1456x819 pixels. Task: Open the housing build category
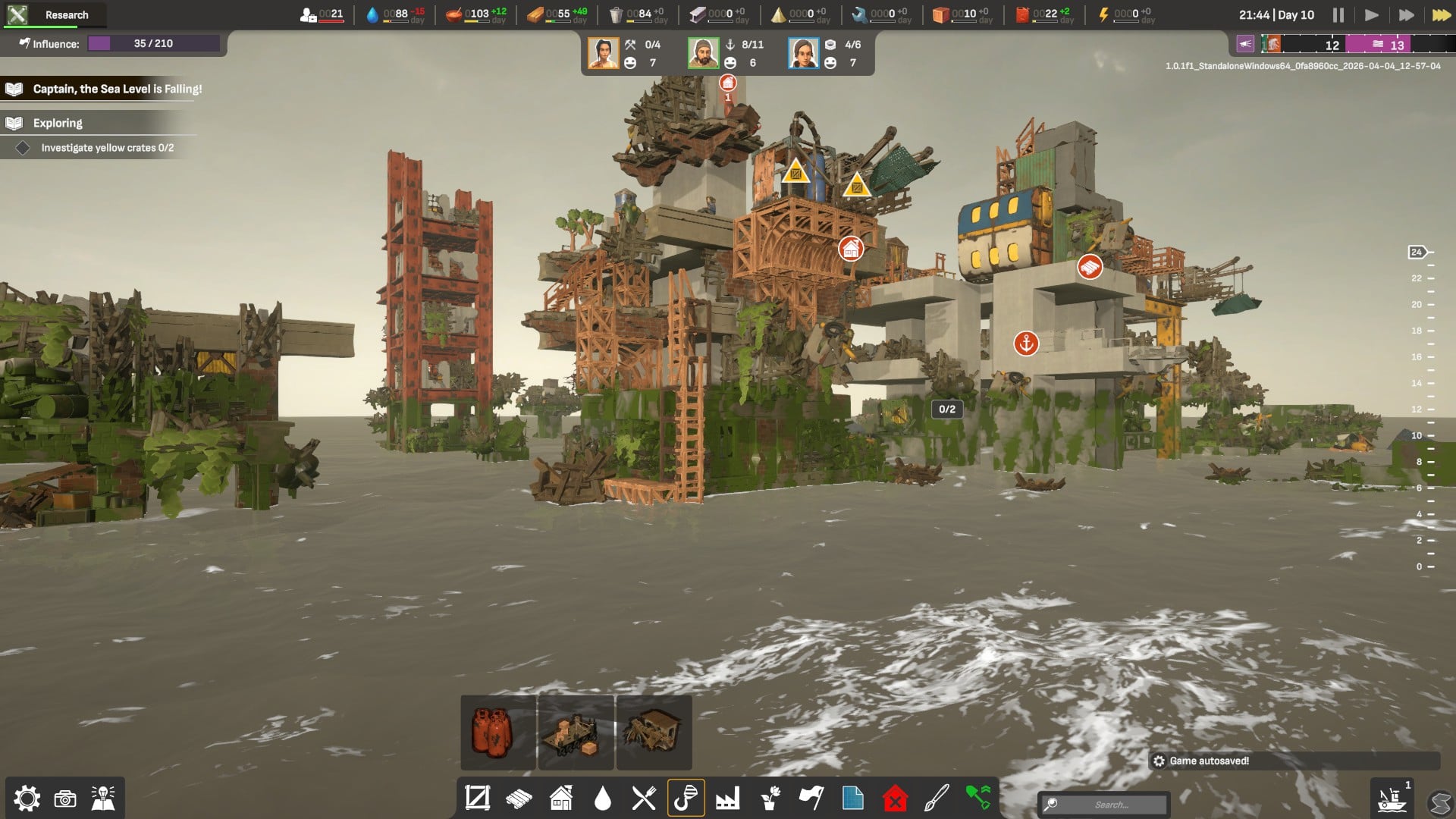[x=561, y=798]
